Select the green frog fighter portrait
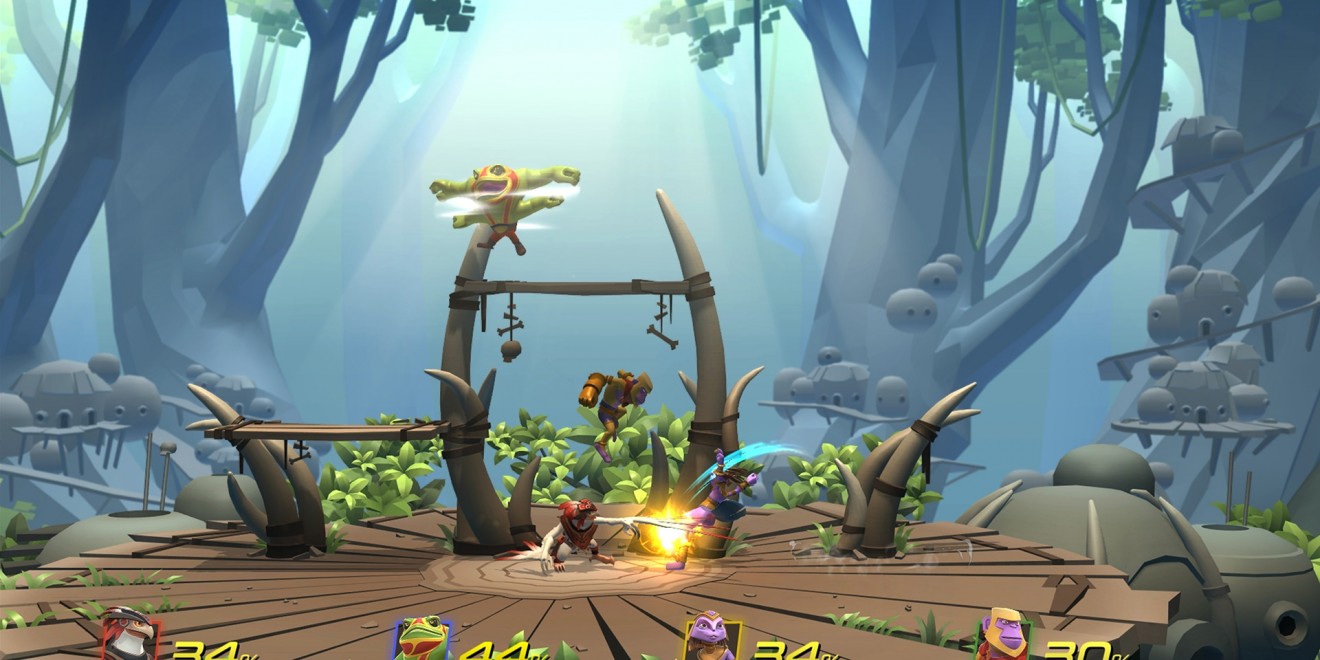 tap(421, 637)
